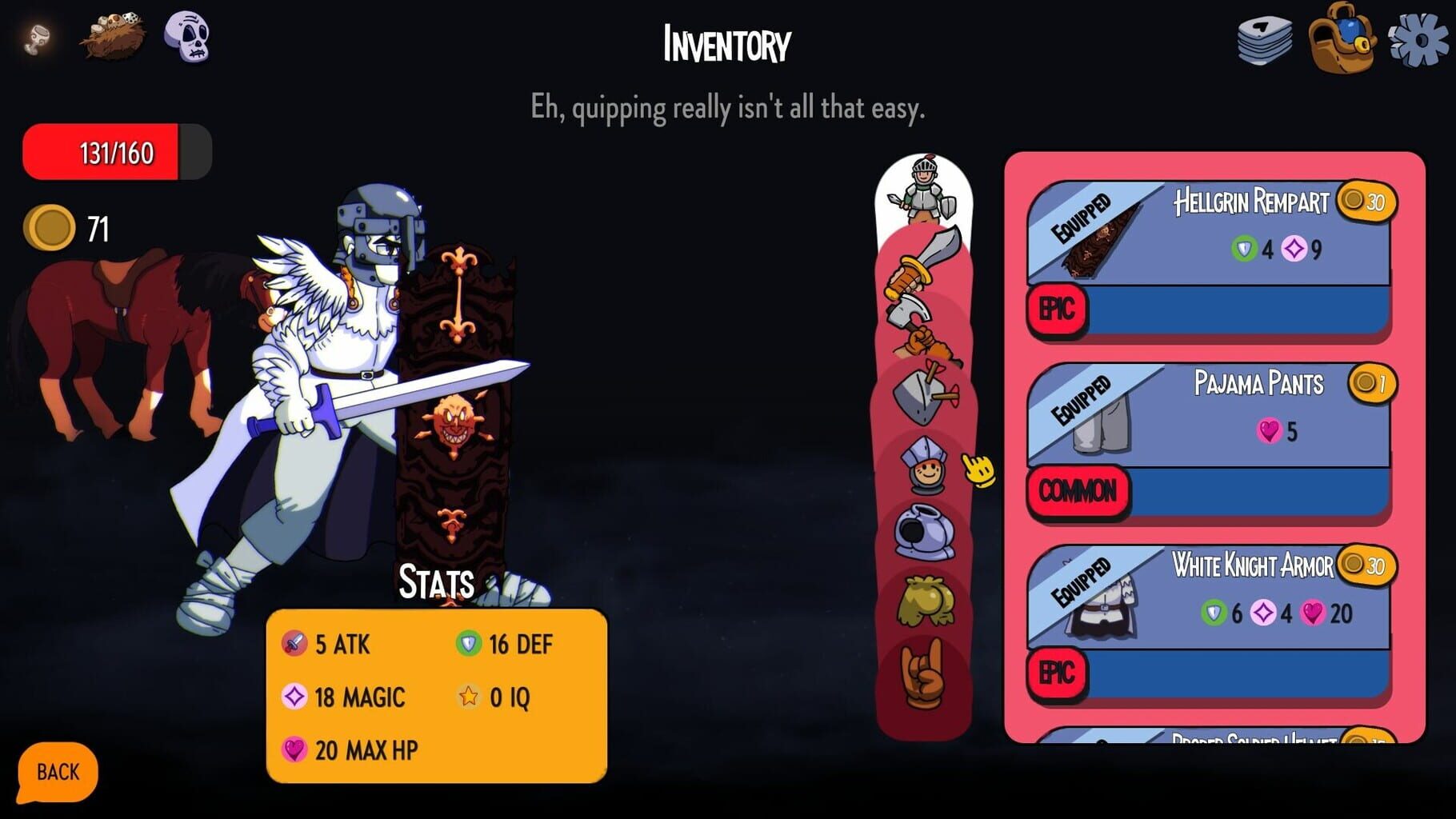Click the red health bar

click(116, 152)
